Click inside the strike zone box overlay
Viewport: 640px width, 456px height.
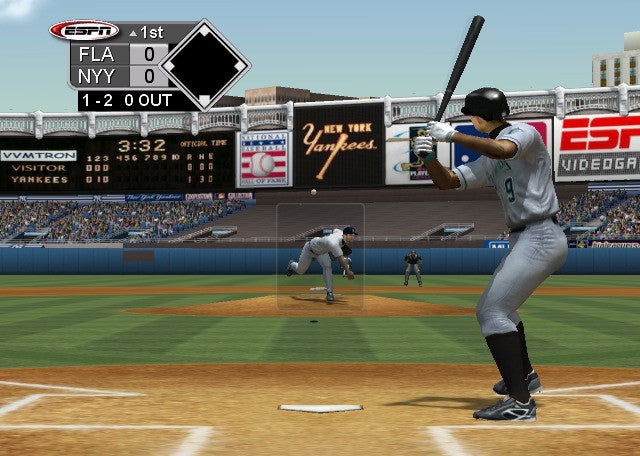320,256
